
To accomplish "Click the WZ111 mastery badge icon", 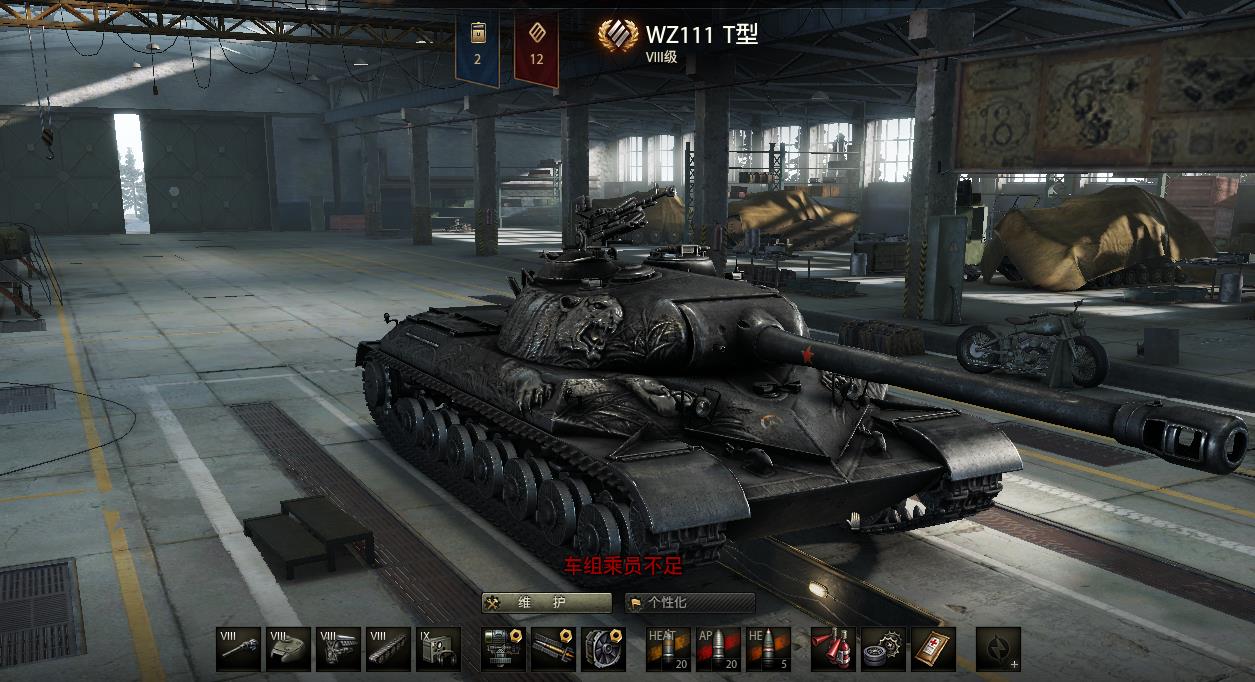I will pos(618,36).
